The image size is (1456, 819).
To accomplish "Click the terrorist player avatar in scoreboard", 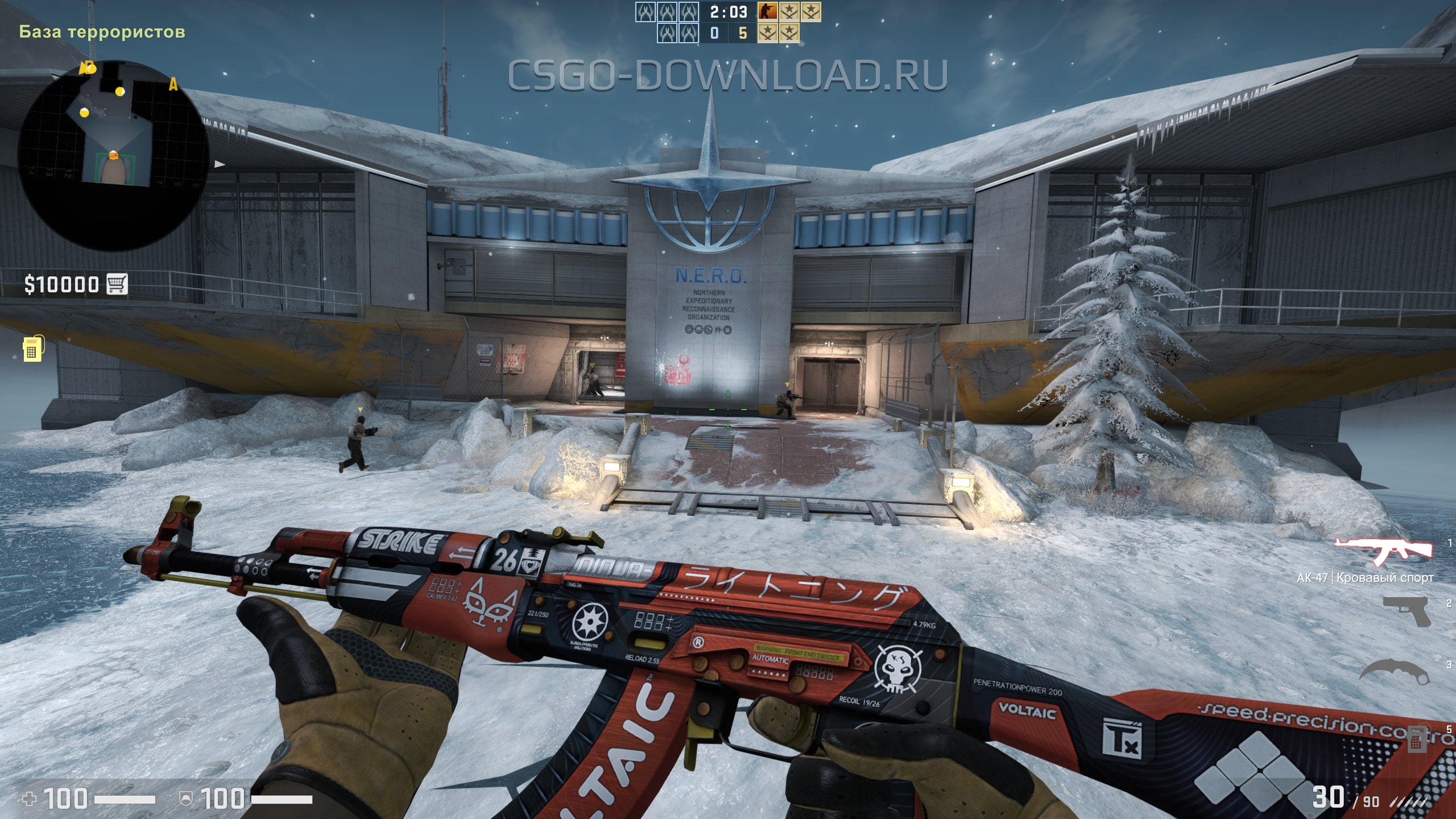I will 768,11.
